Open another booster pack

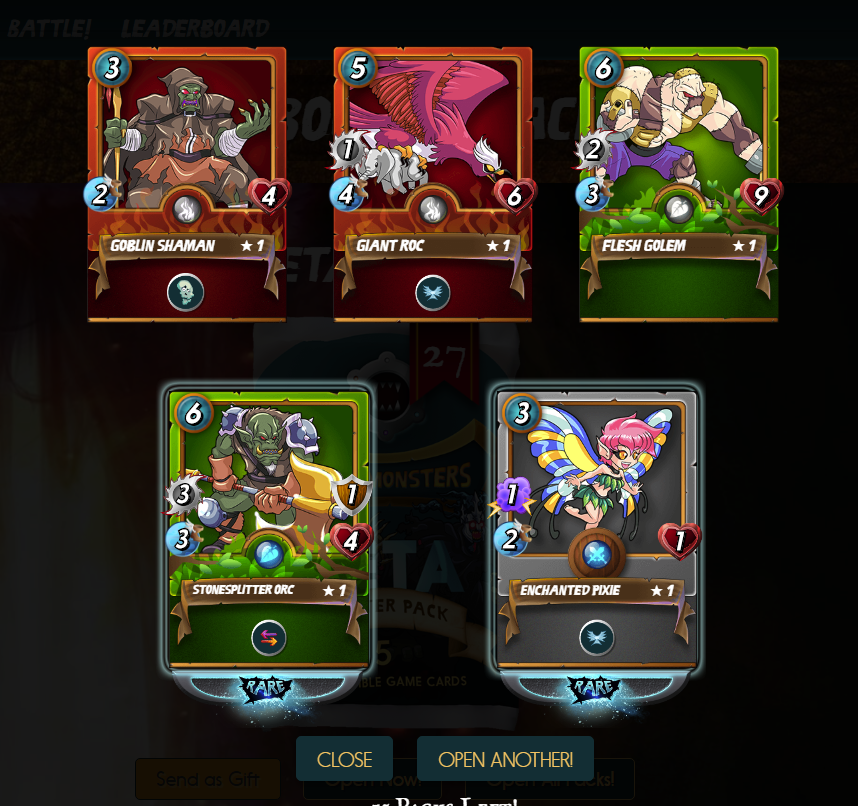(505, 759)
